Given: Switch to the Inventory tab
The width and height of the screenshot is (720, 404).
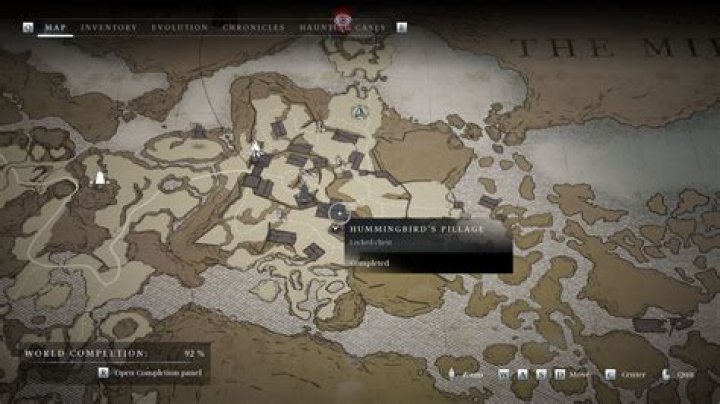Looking at the screenshot, I should coord(109,28).
